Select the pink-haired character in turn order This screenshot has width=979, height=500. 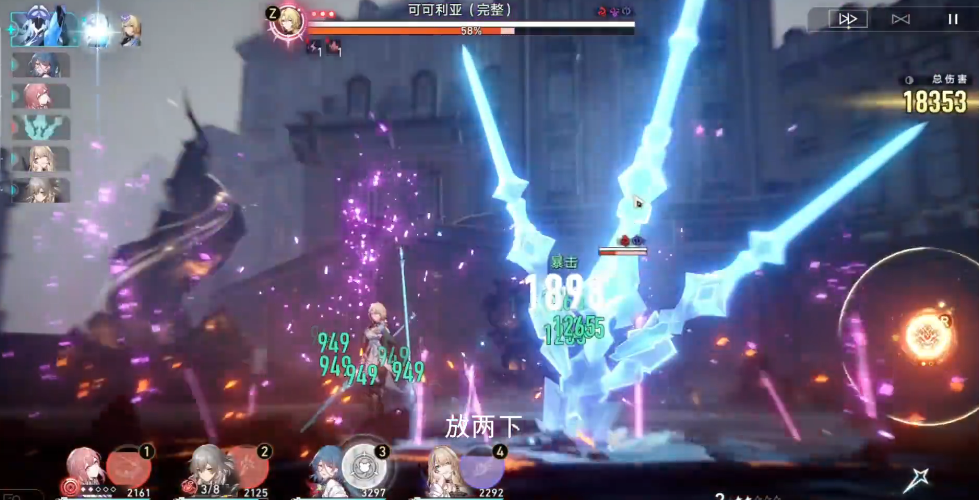[43, 96]
